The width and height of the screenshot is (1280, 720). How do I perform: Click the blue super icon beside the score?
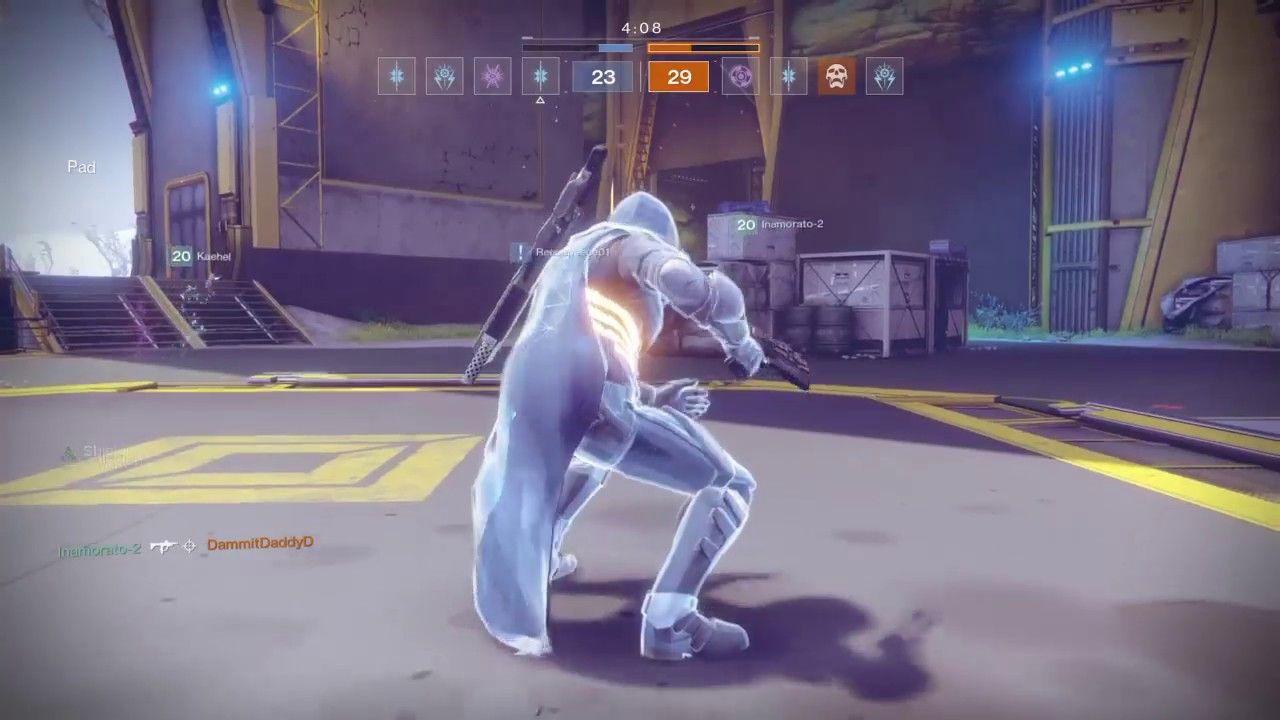tap(539, 77)
